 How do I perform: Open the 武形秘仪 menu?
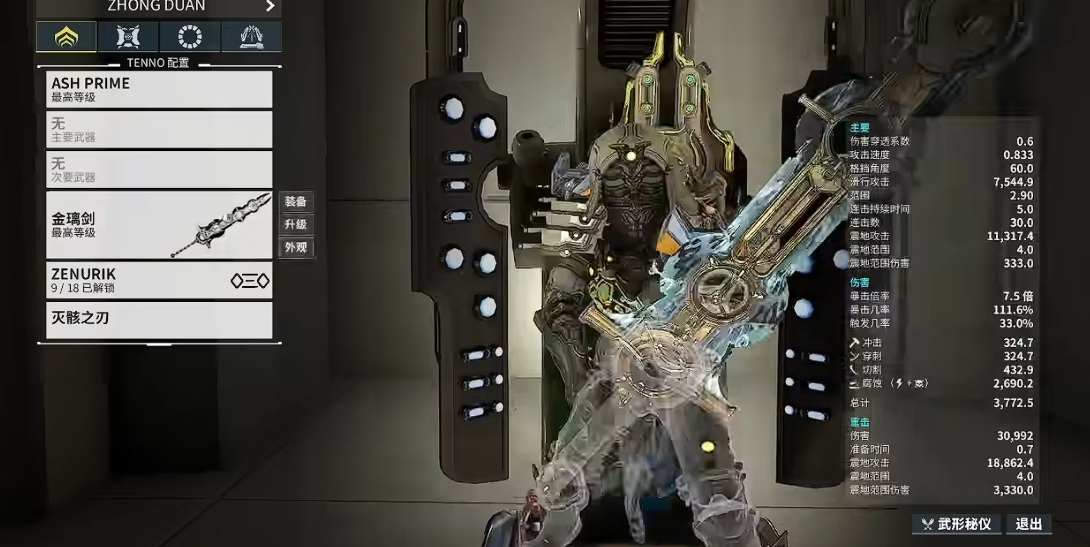click(956, 524)
